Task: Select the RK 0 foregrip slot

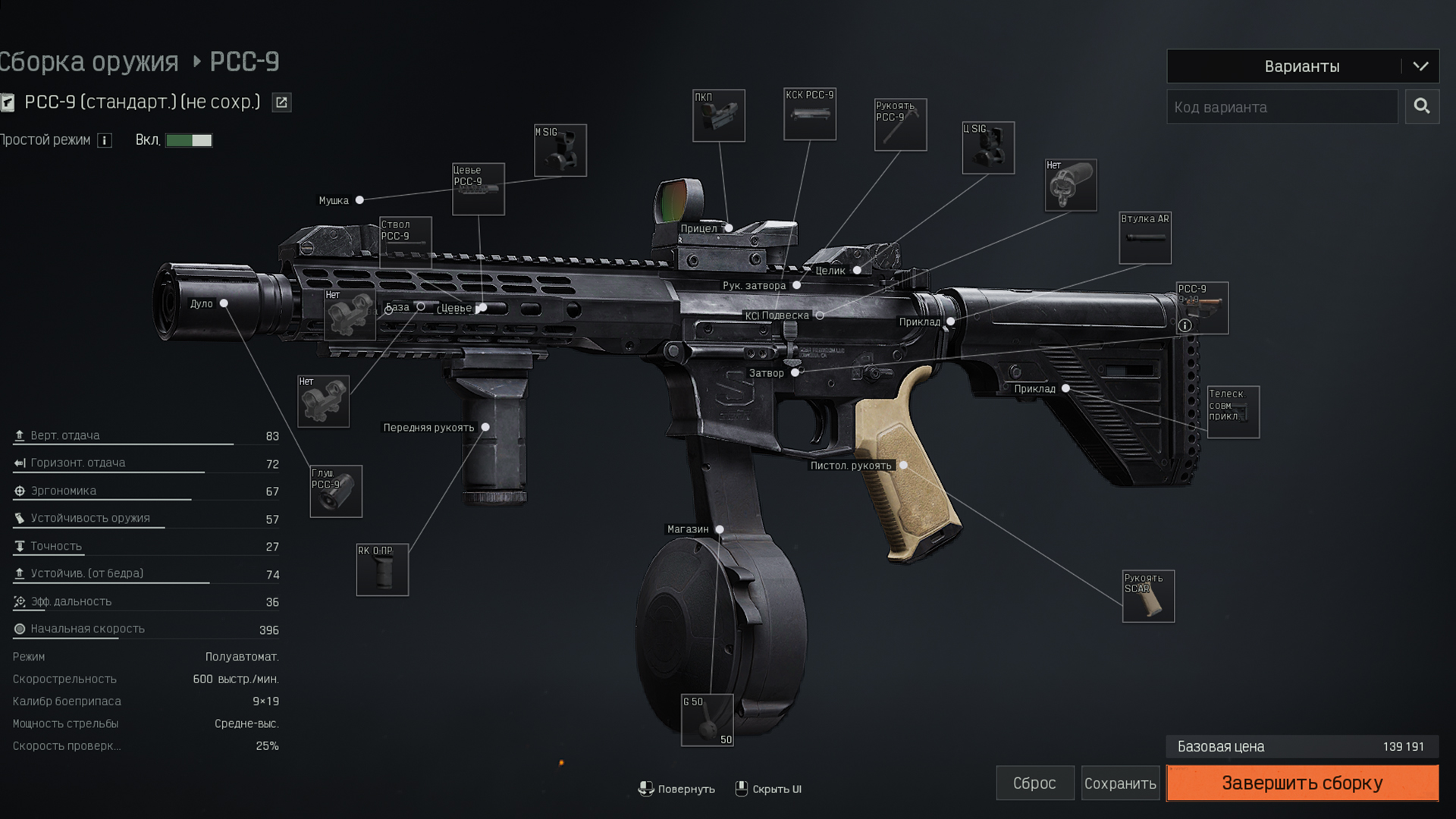Action: [x=382, y=570]
